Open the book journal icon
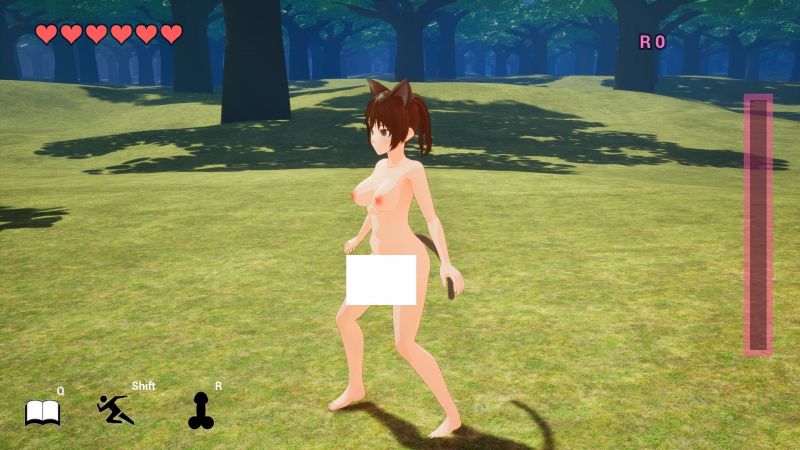 [x=42, y=412]
